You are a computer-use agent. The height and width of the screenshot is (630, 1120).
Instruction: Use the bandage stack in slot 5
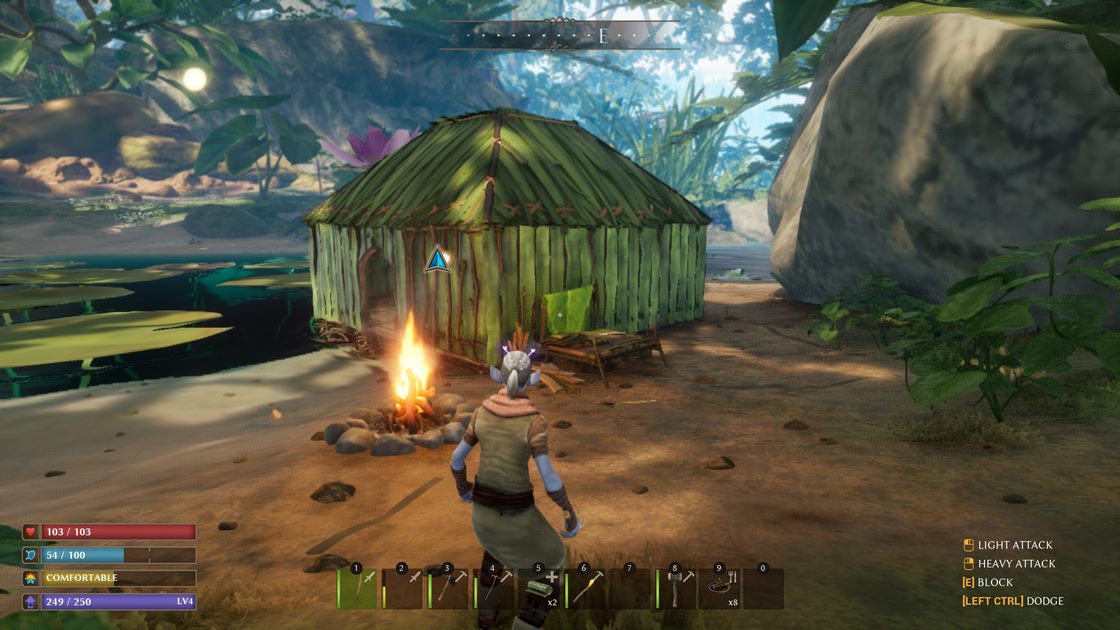tap(540, 588)
